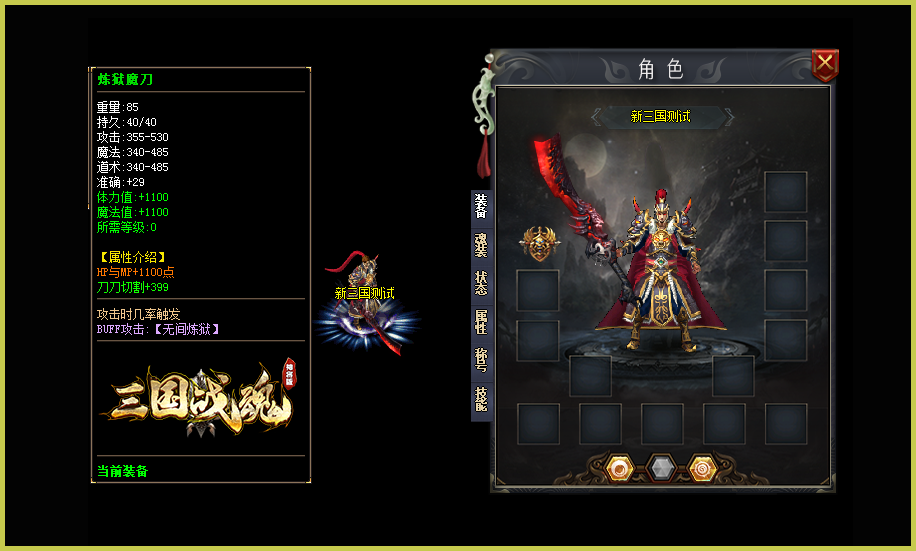Show the 状态 status tab
Screen dimensions: 916x551
click(x=481, y=284)
